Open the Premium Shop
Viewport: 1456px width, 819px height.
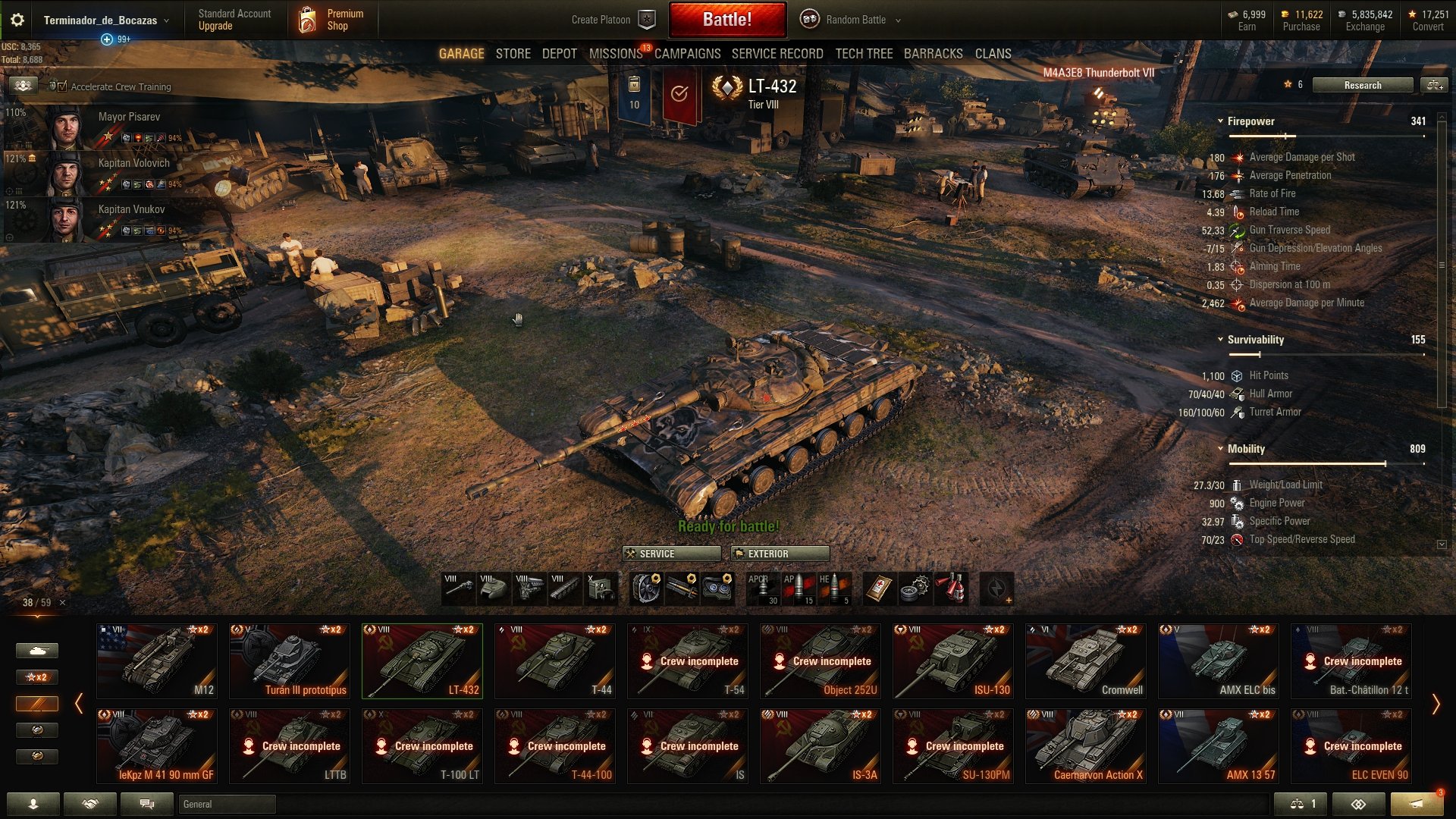(x=332, y=20)
